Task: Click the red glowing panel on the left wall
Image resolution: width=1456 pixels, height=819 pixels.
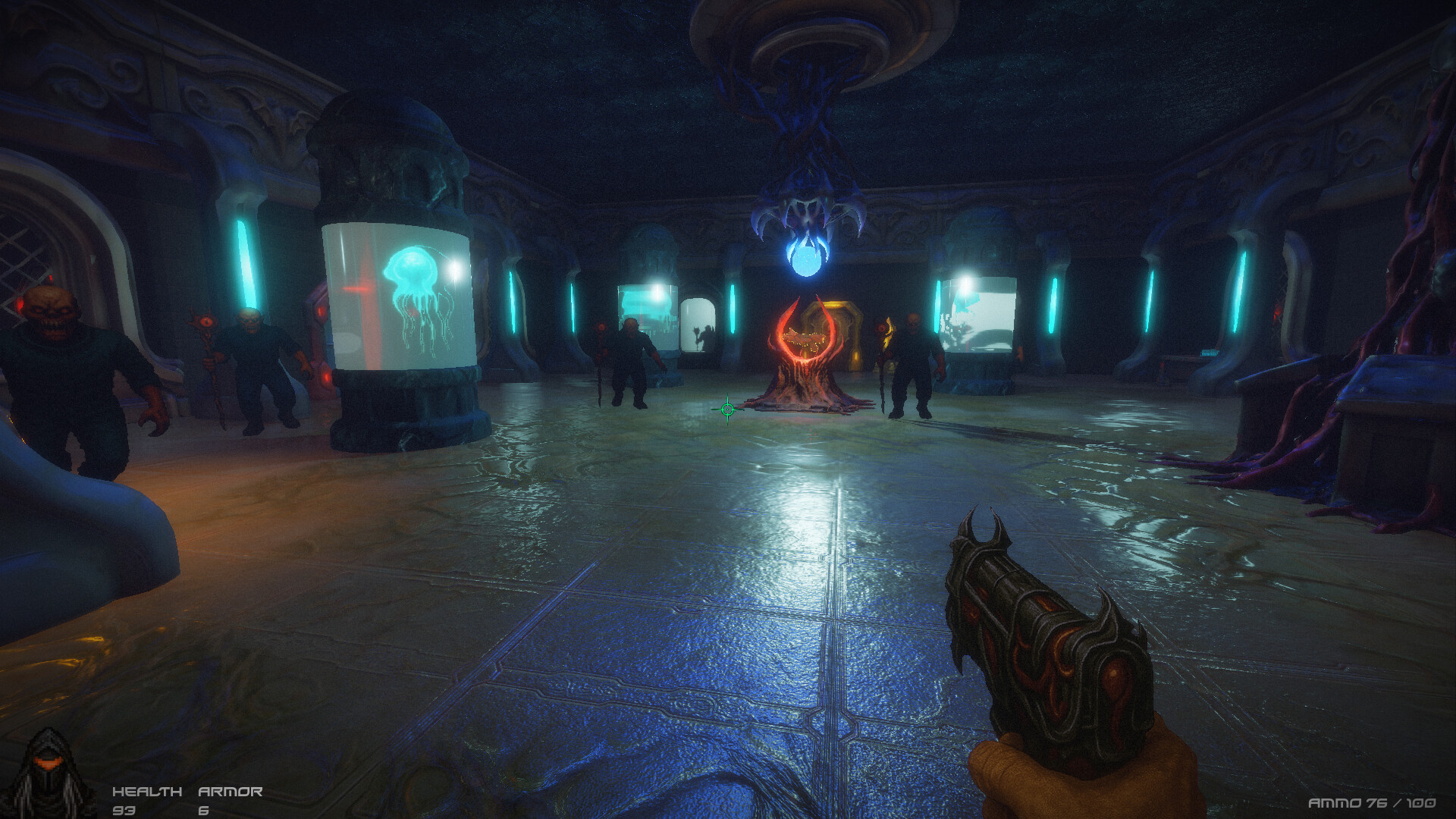Action: click(x=318, y=312)
